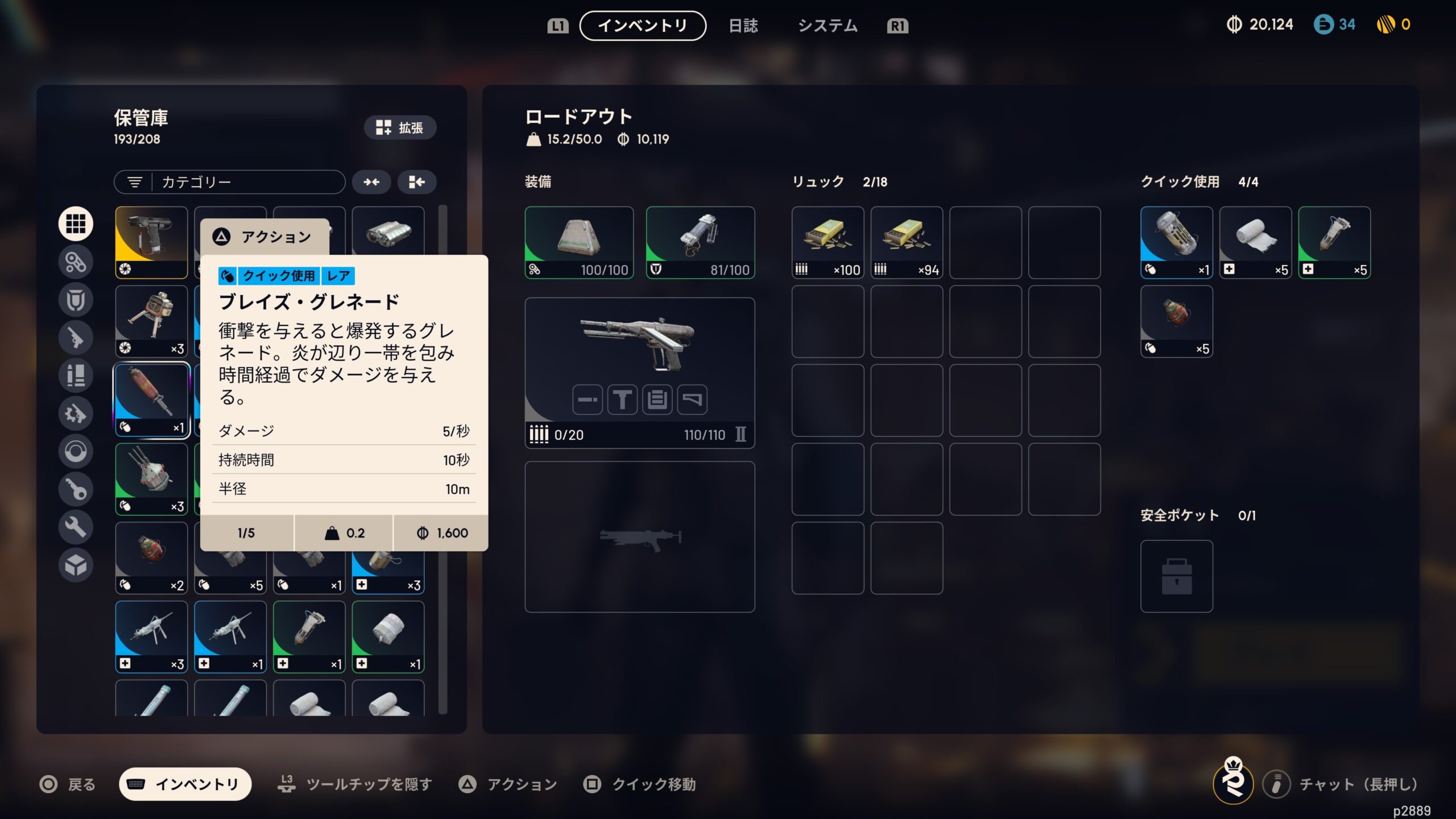Select the Blaze Grenade slot in storage
Image resolution: width=1456 pixels, height=819 pixels.
151,399
